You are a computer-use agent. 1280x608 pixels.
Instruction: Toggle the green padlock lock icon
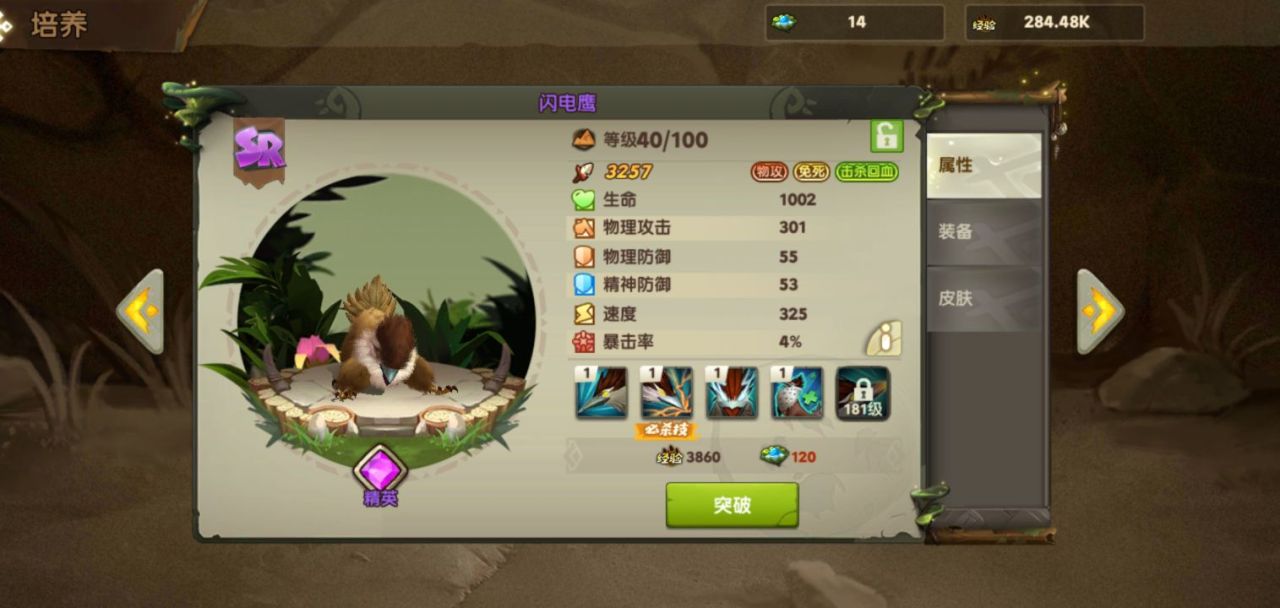[x=886, y=136]
